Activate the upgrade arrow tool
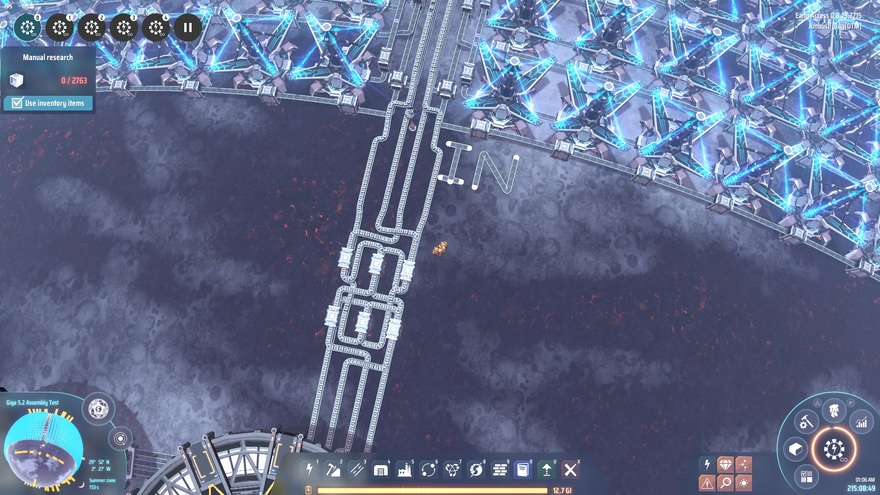This screenshot has height=495, width=880. tap(547, 469)
